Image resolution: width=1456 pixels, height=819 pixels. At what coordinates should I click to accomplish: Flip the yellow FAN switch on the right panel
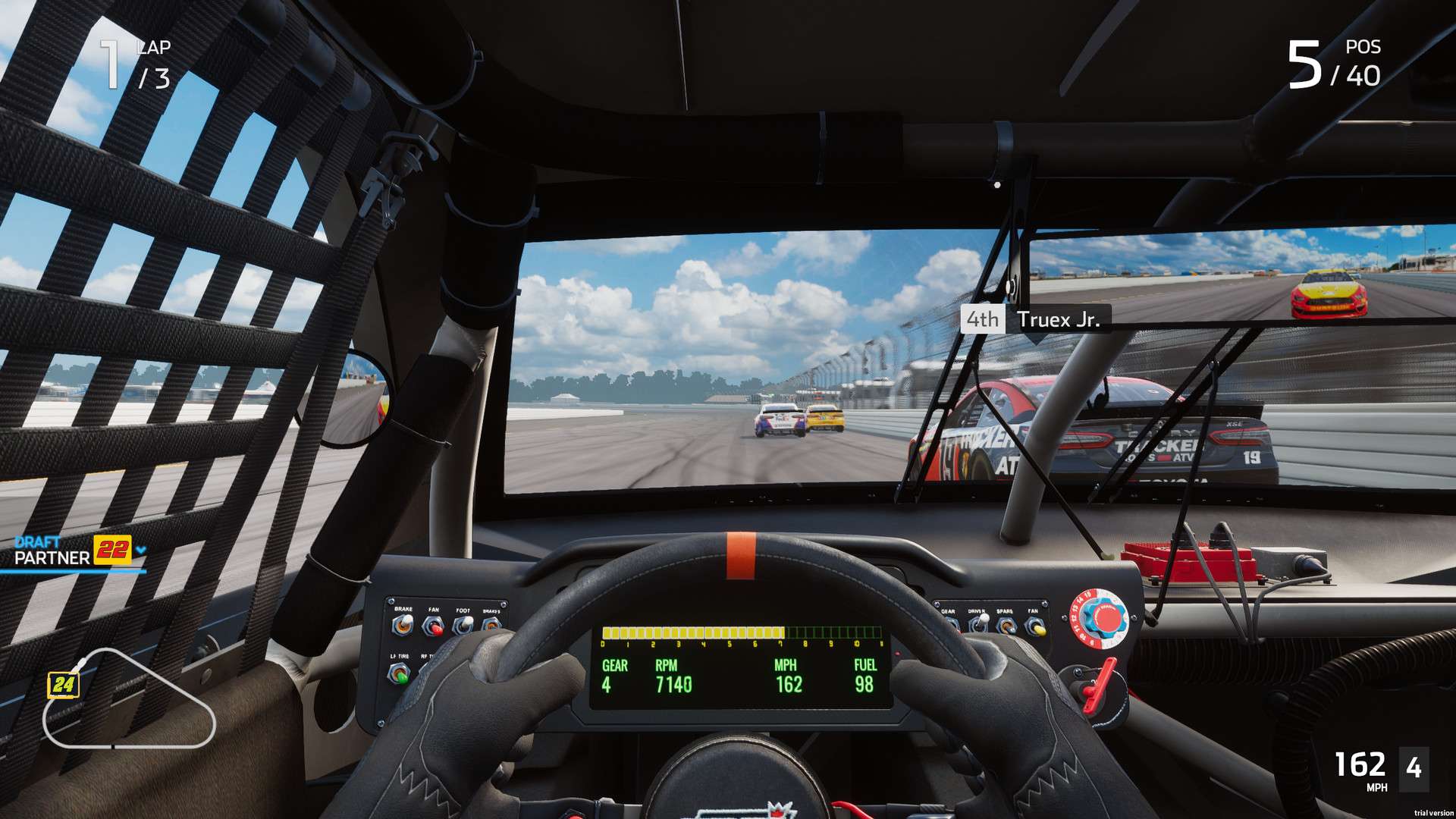click(1037, 629)
